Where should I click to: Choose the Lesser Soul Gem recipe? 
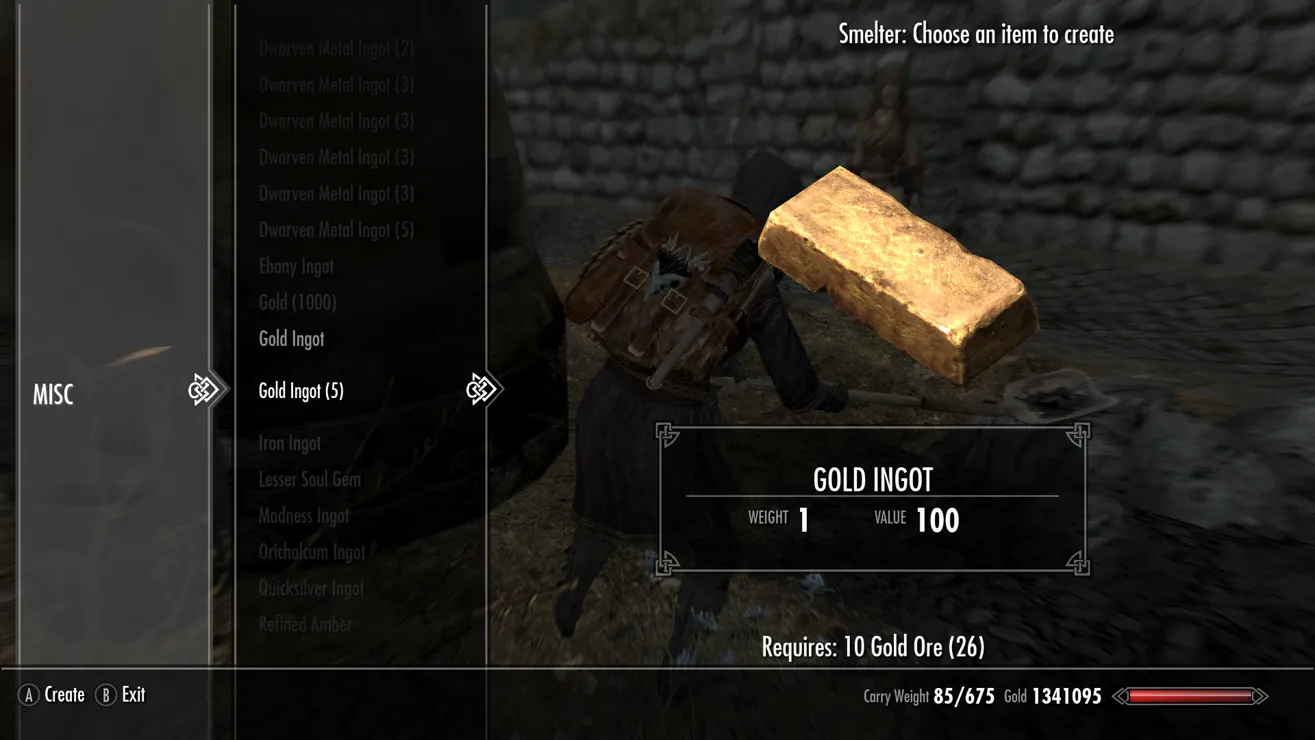pyautogui.click(x=309, y=479)
